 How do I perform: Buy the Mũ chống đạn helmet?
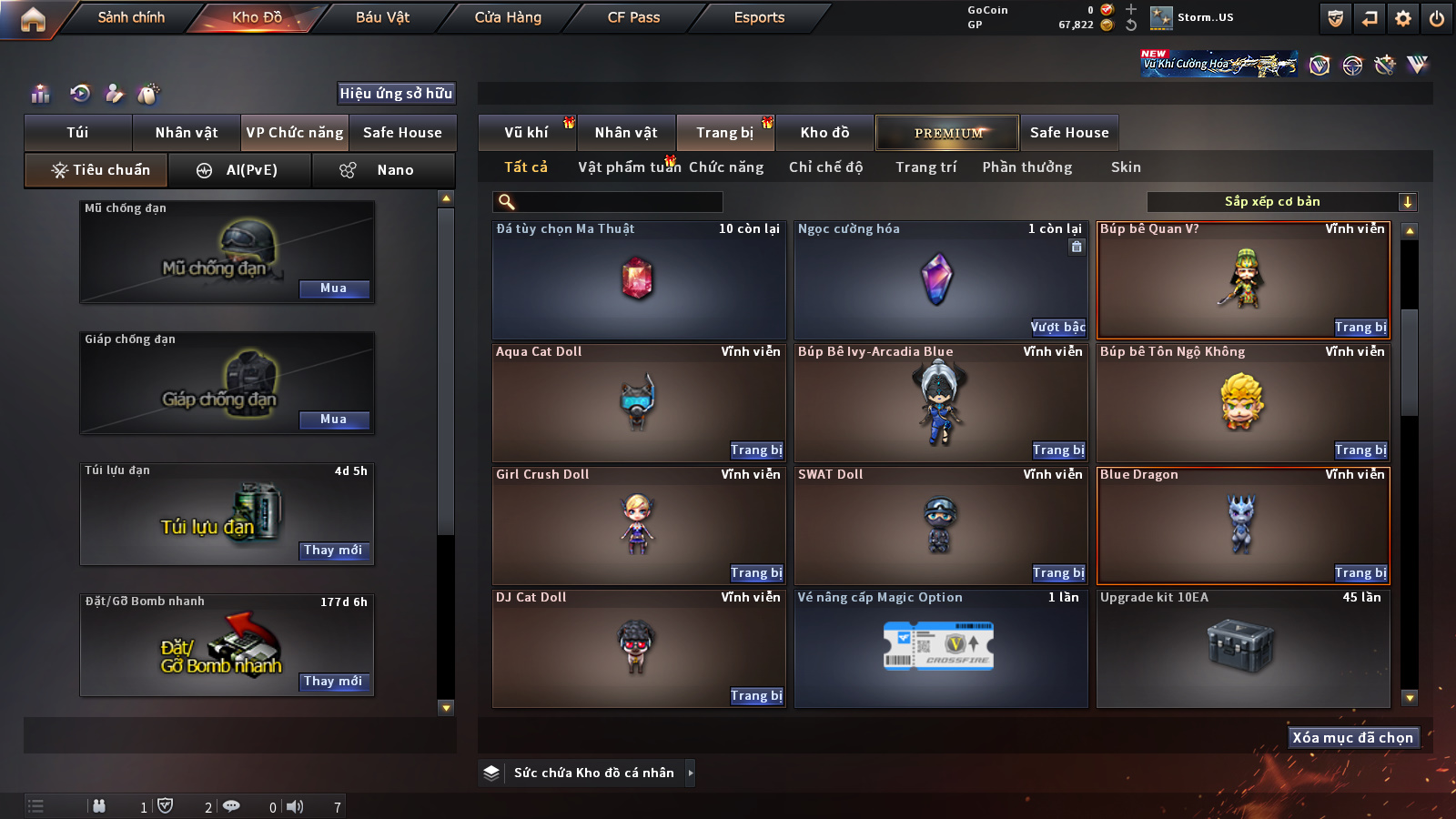coord(333,288)
